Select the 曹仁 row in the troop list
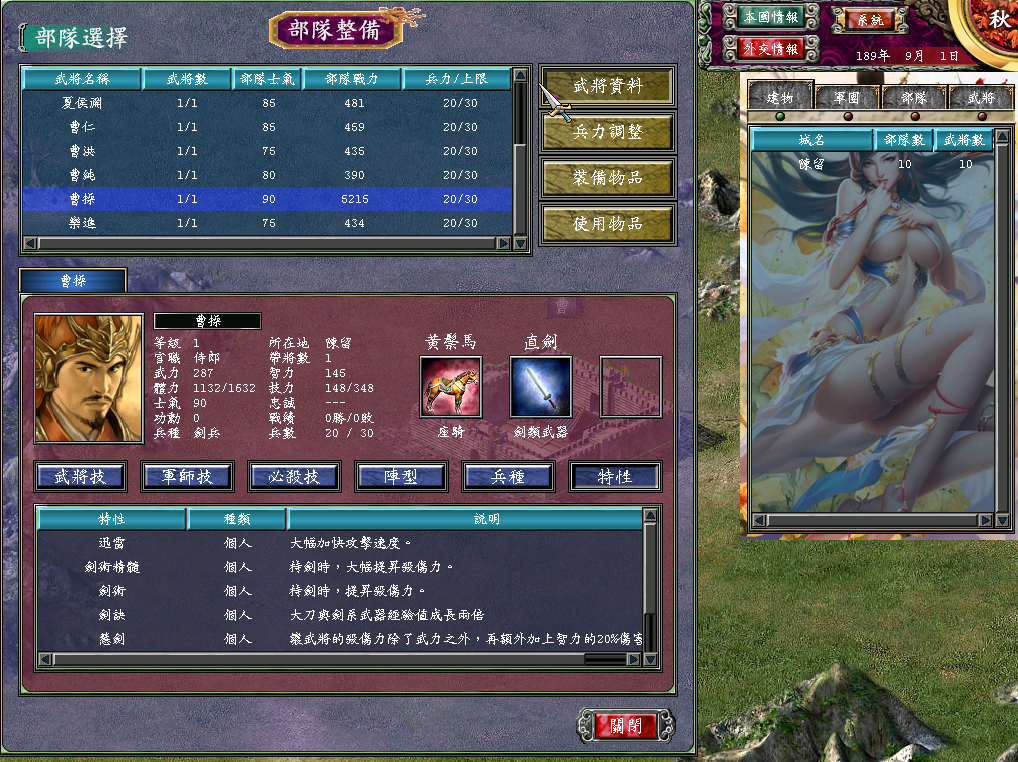 268,127
